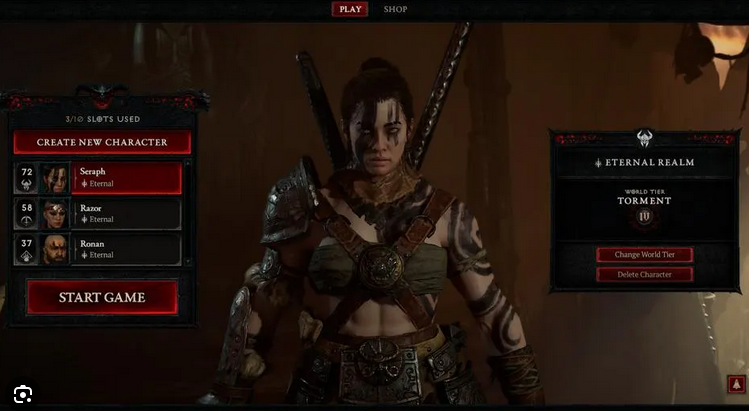The height and width of the screenshot is (411, 749).
Task: Start the game
Action: [x=102, y=297]
